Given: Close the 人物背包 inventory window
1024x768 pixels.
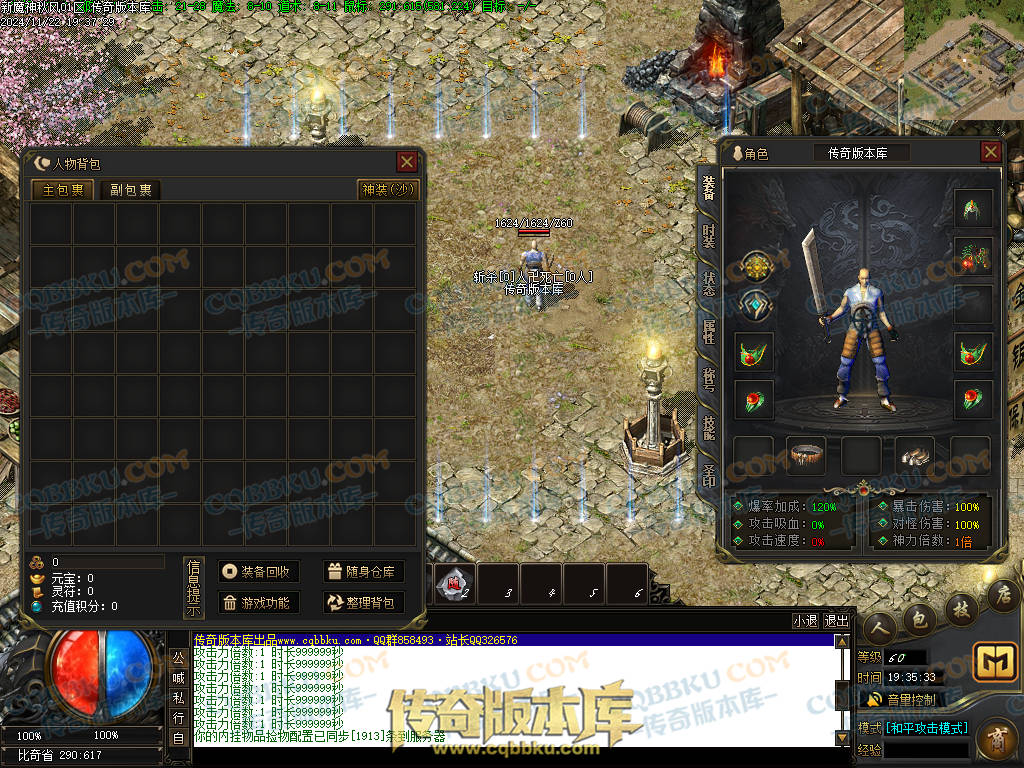Looking at the screenshot, I should click(407, 162).
